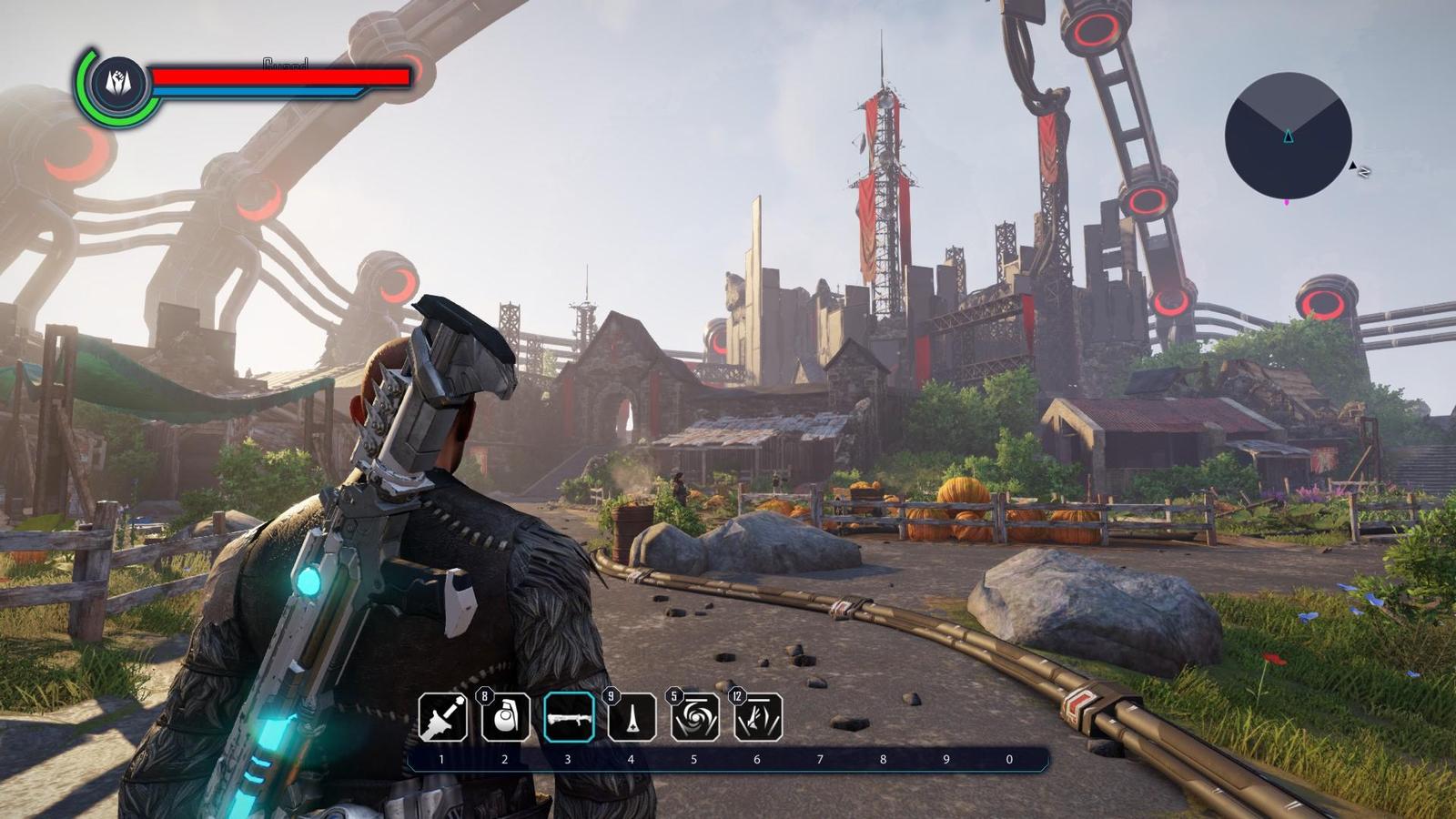Click the circular minimap

1288,136
